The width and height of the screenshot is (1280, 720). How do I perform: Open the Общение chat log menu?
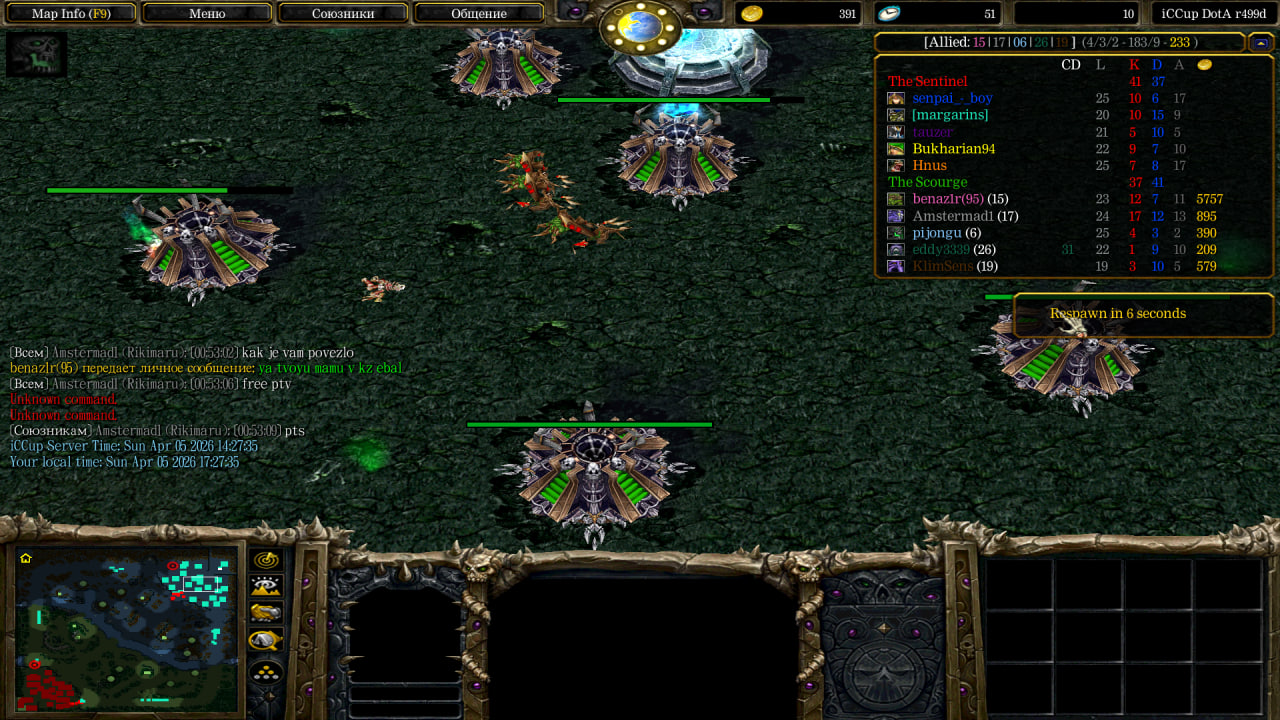[479, 14]
